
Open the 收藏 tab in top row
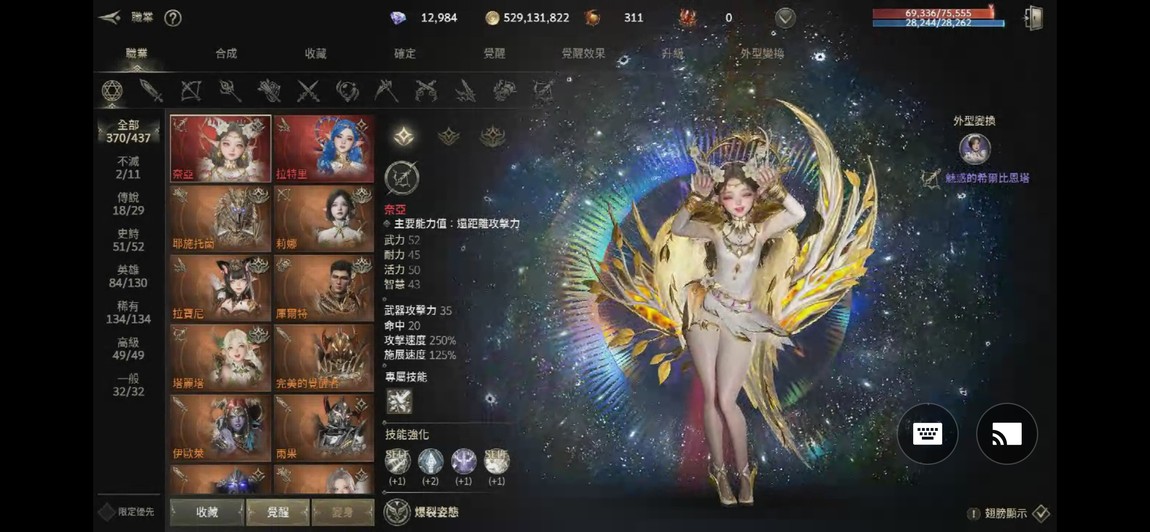[x=315, y=53]
